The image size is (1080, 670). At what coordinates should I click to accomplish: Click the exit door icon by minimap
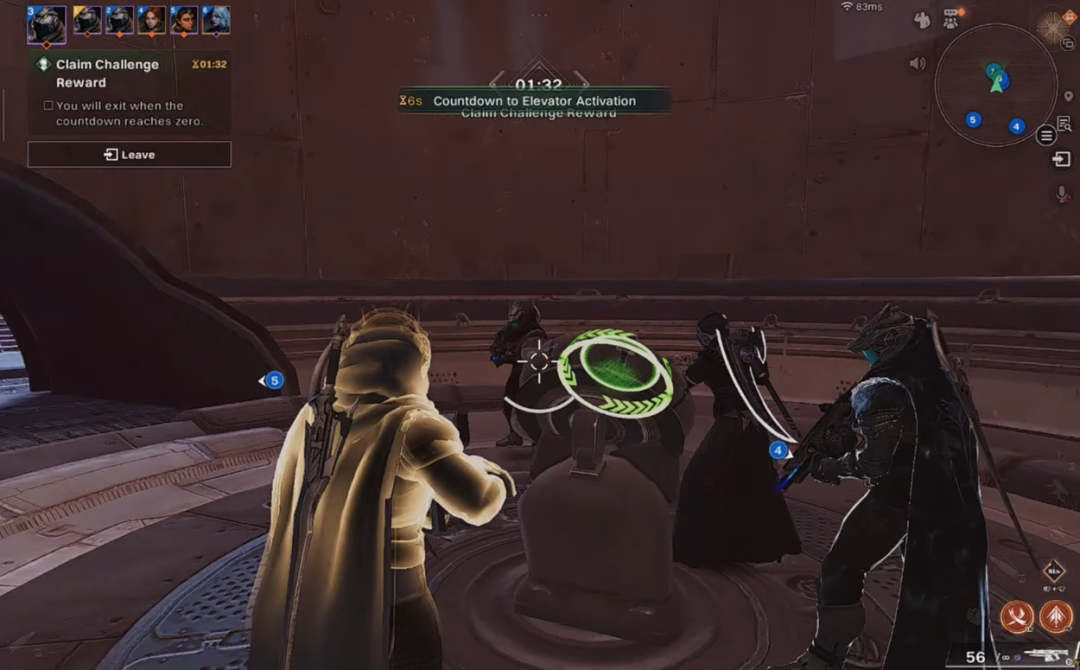[1062, 159]
